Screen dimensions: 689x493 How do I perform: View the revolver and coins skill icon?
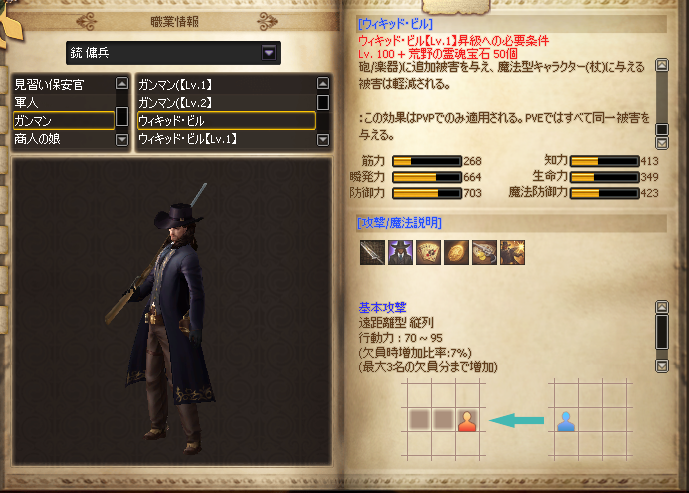click(484, 252)
